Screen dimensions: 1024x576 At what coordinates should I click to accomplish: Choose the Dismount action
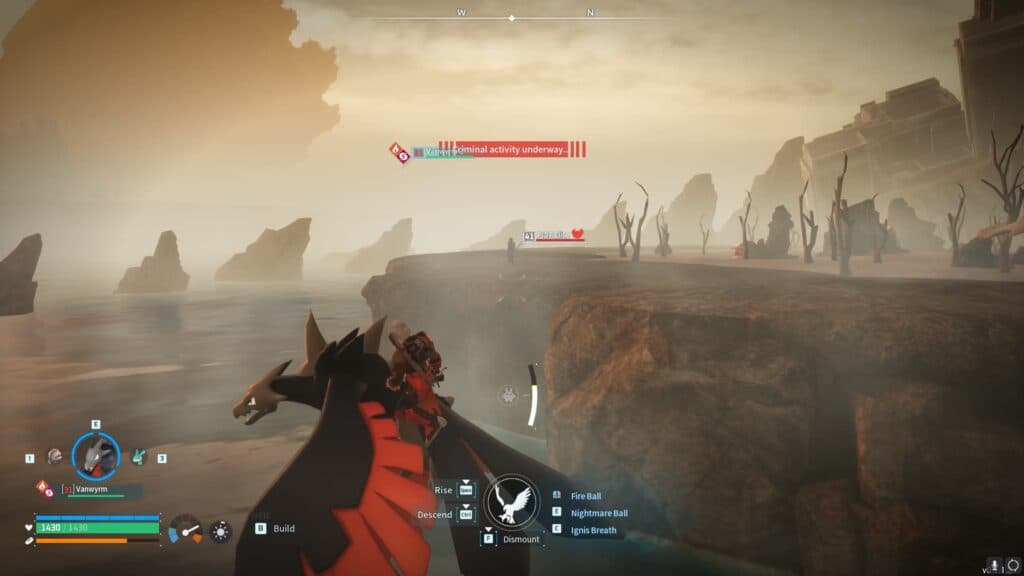coord(521,539)
